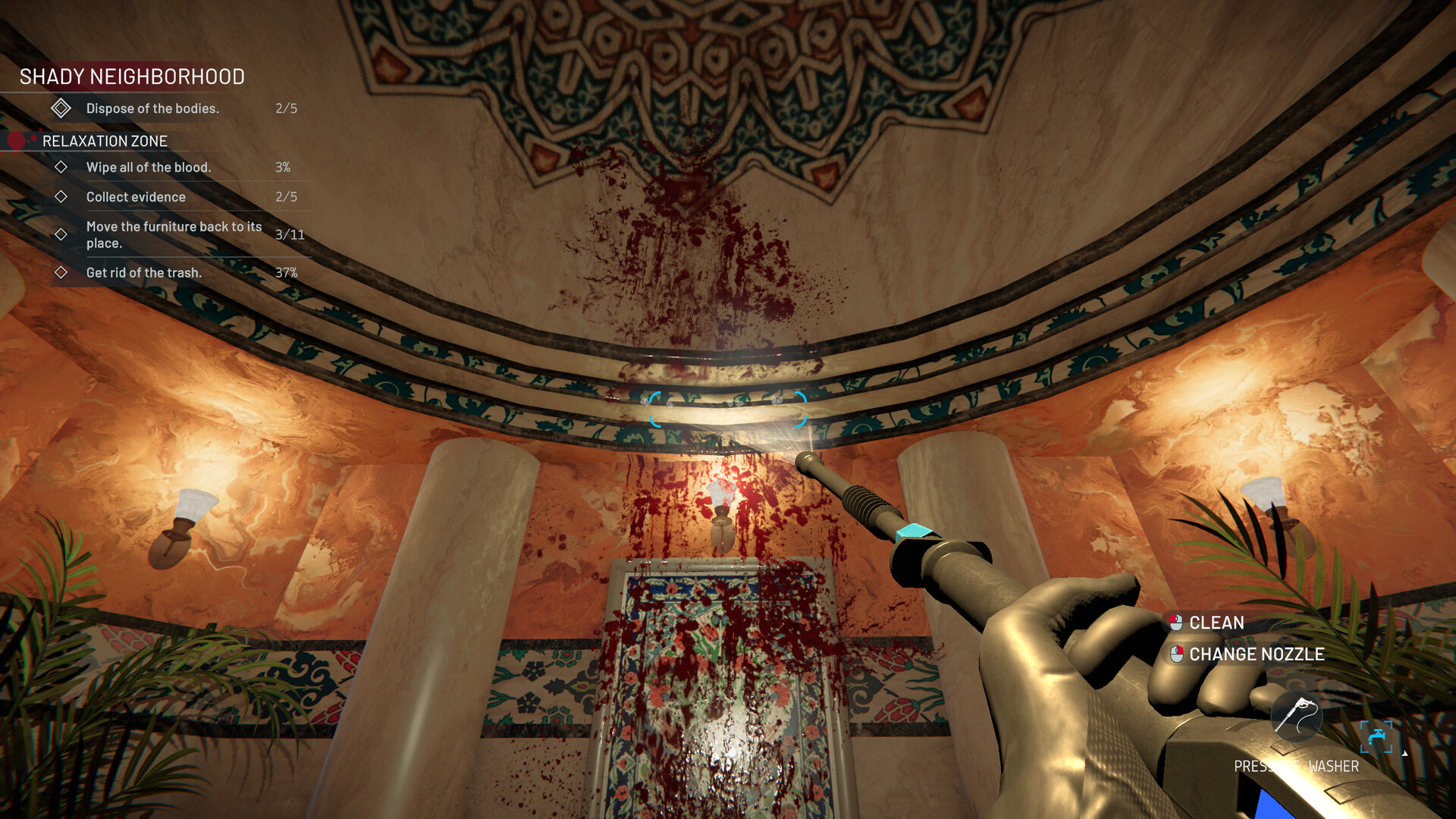Select the pressure washer tool icon

click(x=1297, y=717)
